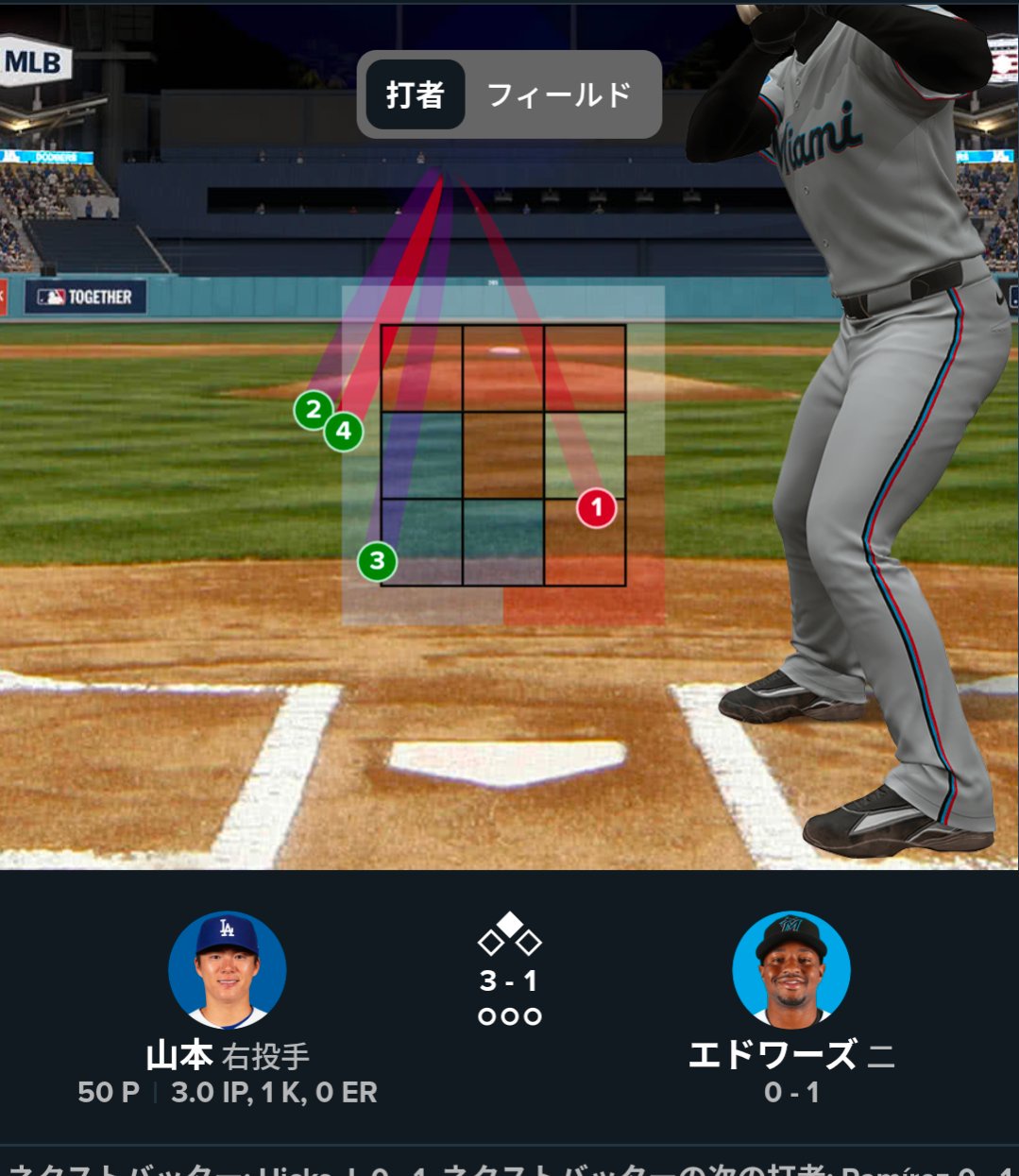1019x1176 pixels.
Task: Switch to the フィールド view tab
Action: click(558, 95)
